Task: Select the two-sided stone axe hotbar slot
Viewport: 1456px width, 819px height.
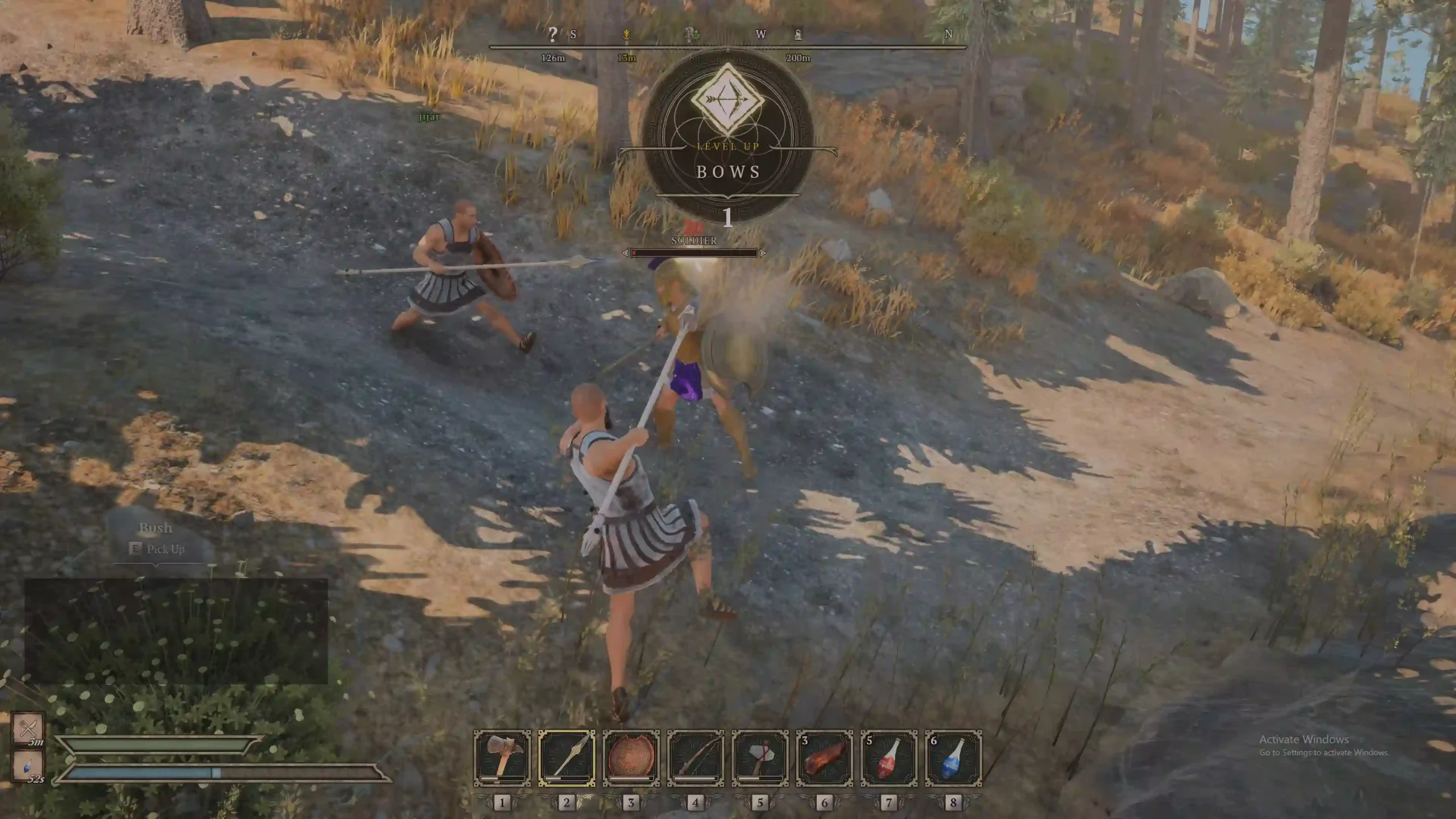Action: click(502, 758)
